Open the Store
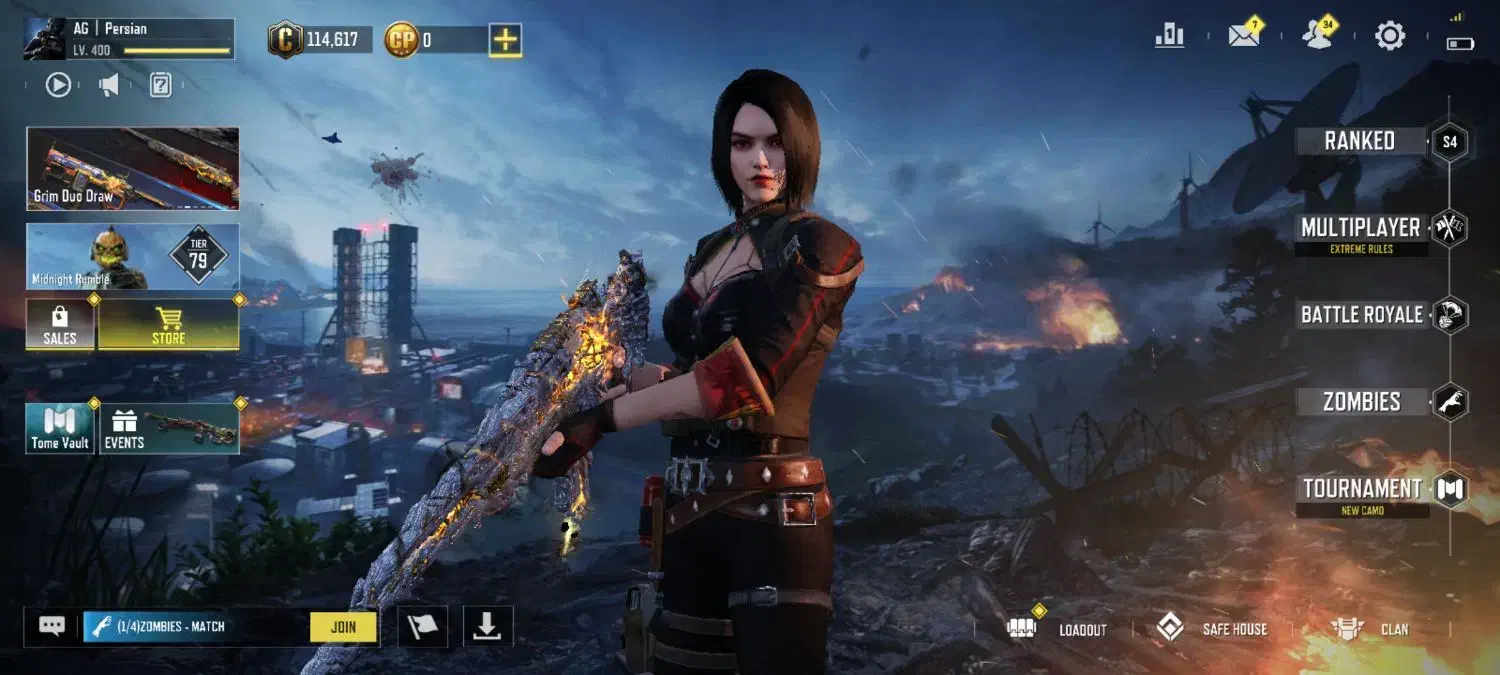 click(x=168, y=325)
